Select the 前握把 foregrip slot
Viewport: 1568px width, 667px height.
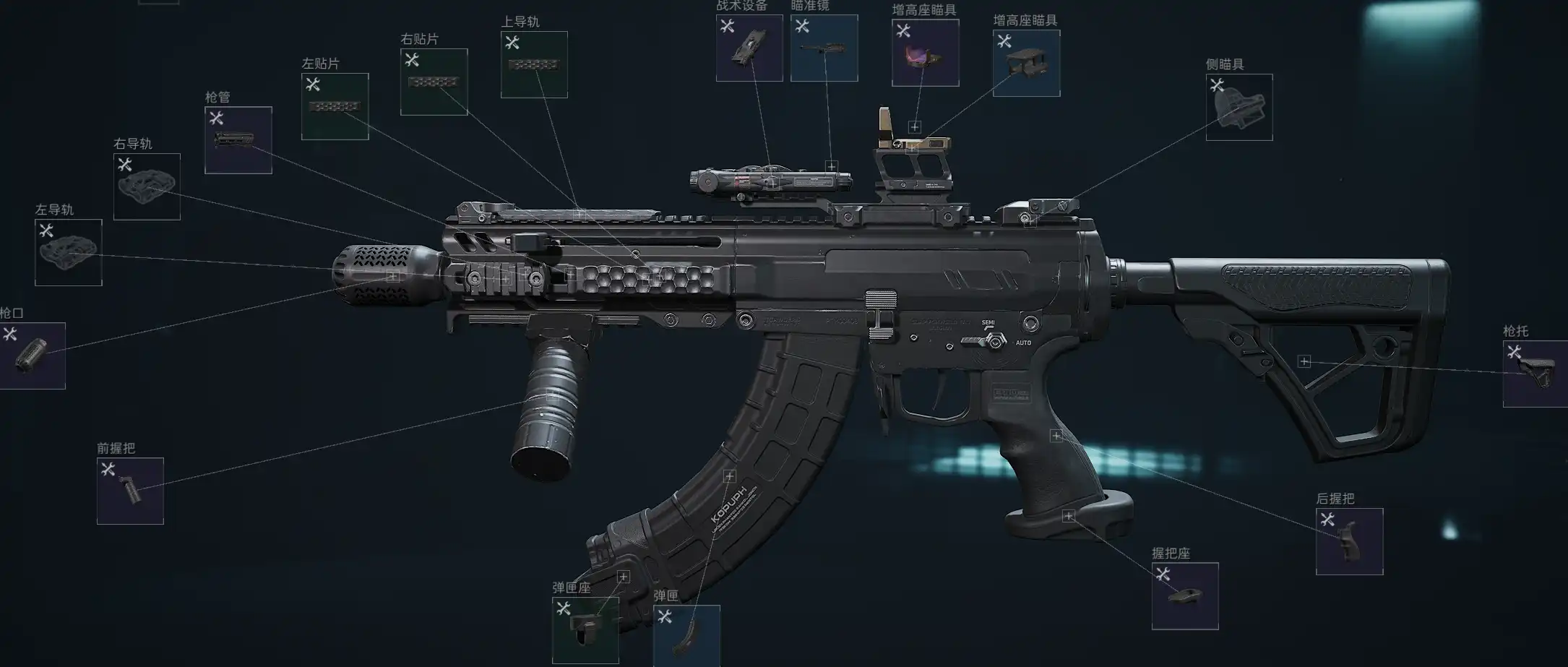tap(130, 491)
